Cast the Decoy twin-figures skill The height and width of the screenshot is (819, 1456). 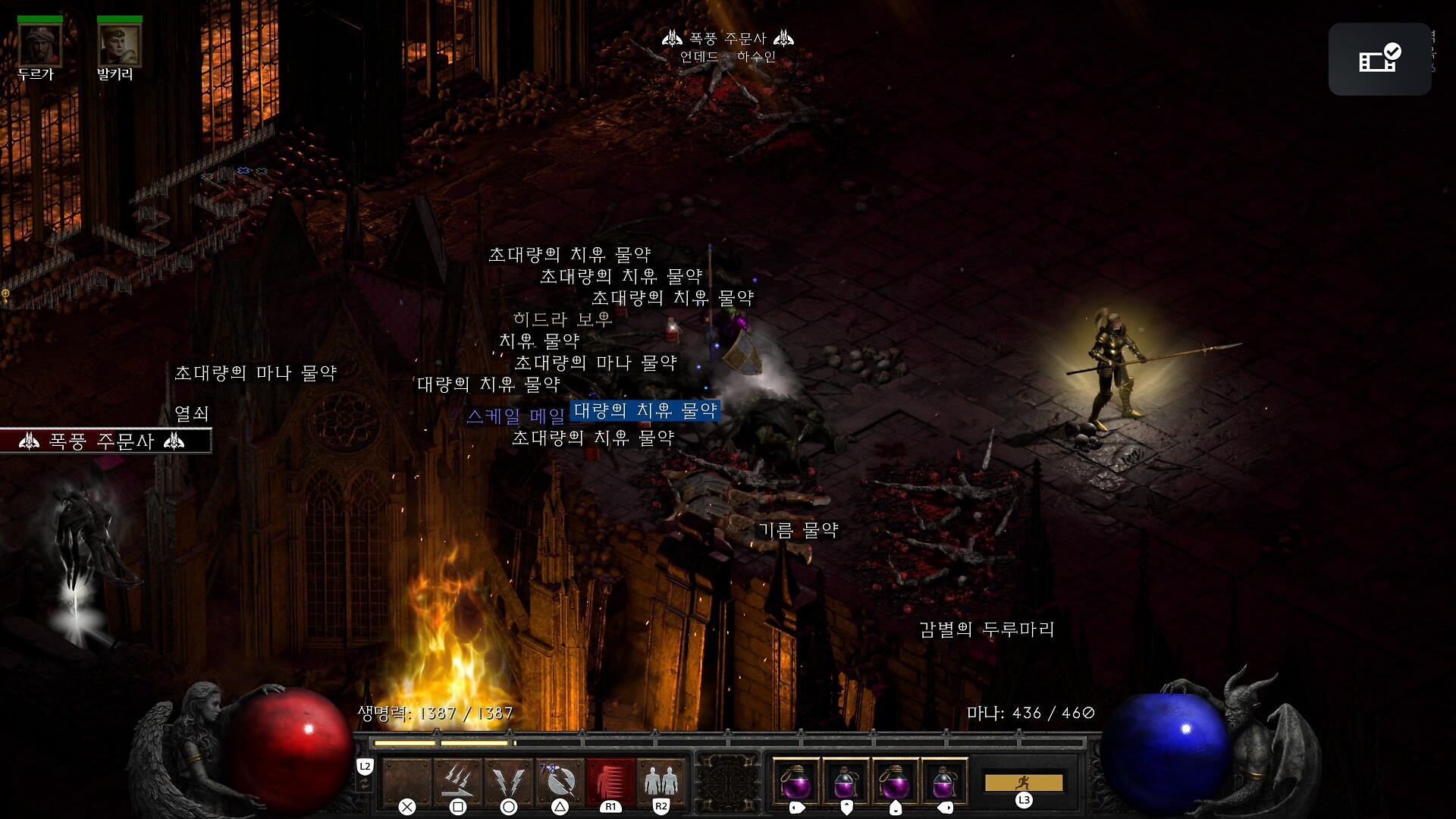pyautogui.click(x=661, y=780)
